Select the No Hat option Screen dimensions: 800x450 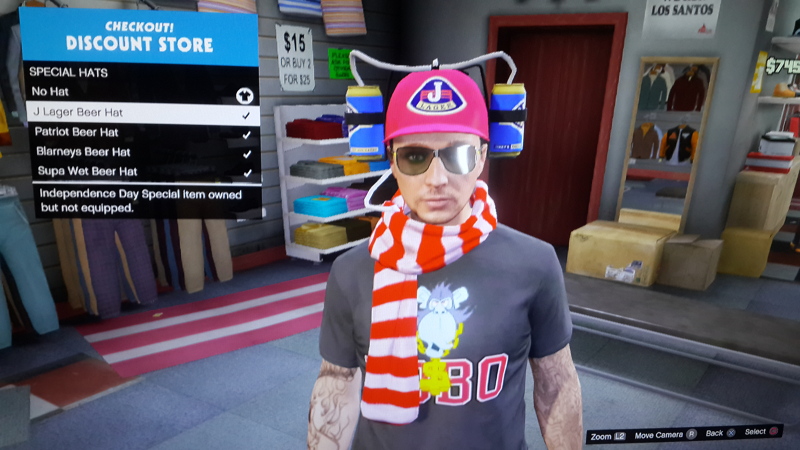140,93
